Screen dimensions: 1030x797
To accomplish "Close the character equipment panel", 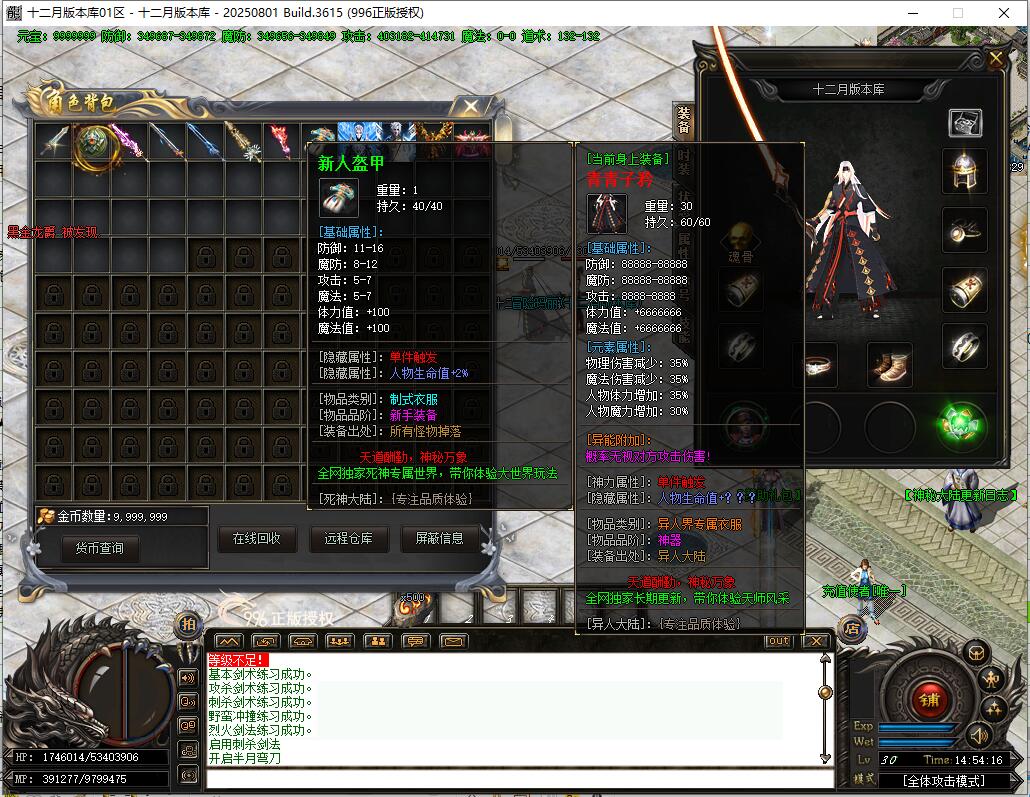I will (x=995, y=59).
